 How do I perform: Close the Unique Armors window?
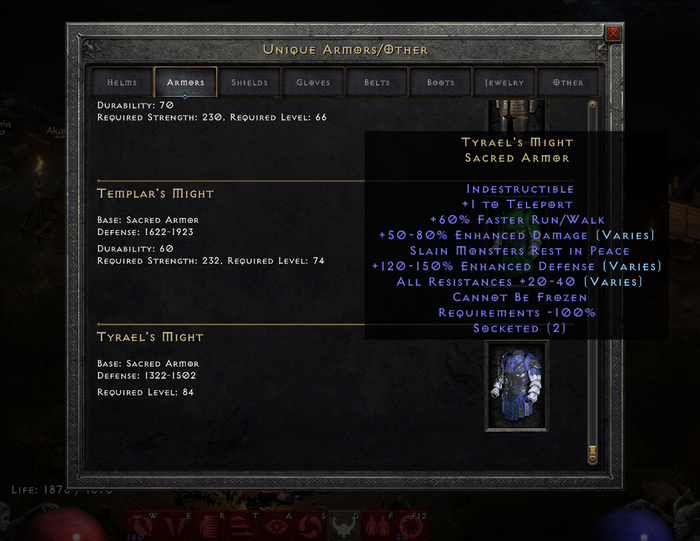click(x=613, y=34)
